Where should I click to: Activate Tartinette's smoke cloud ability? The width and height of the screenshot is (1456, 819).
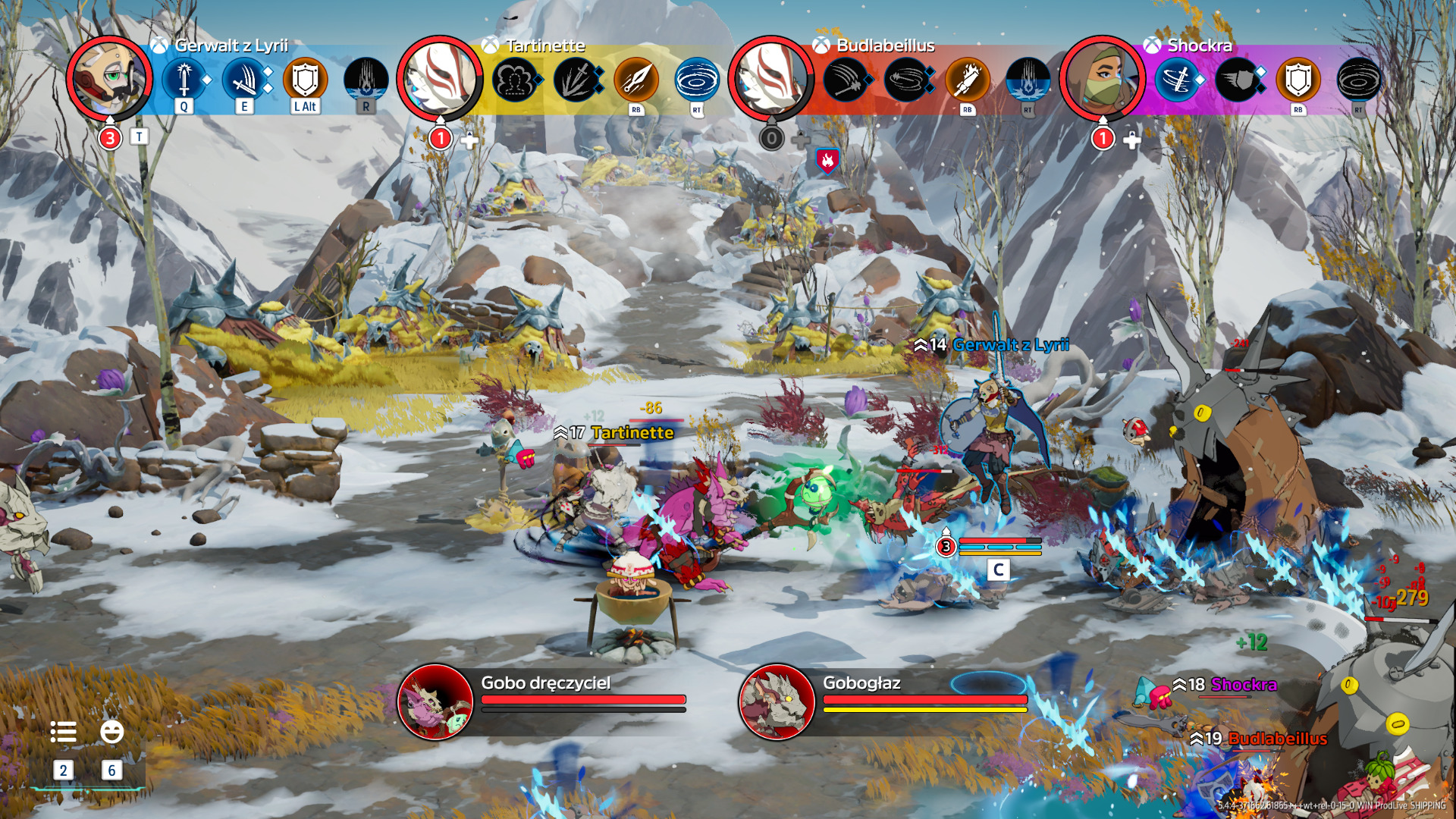(515, 79)
